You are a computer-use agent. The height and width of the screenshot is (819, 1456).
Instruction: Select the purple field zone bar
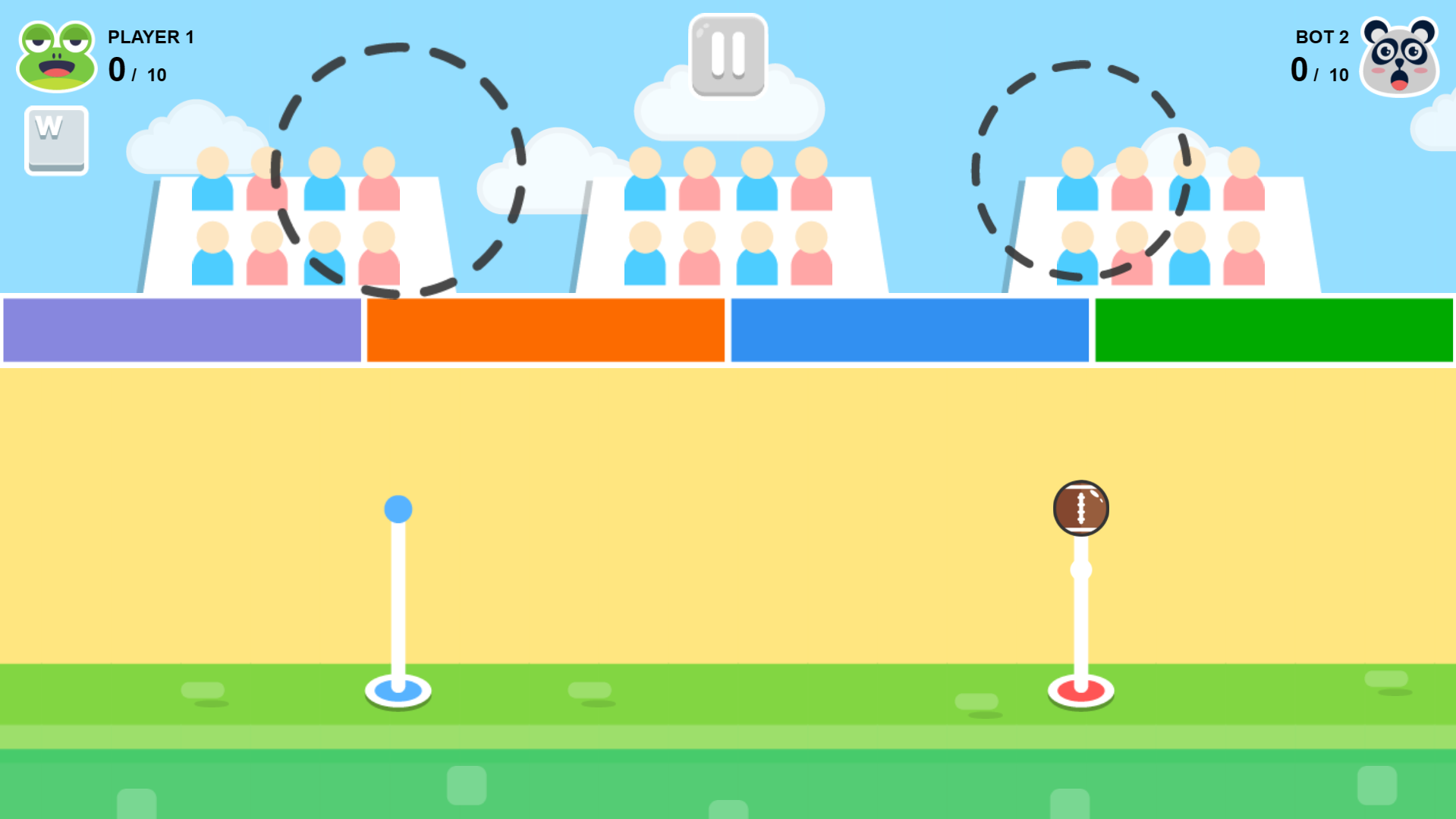181,330
